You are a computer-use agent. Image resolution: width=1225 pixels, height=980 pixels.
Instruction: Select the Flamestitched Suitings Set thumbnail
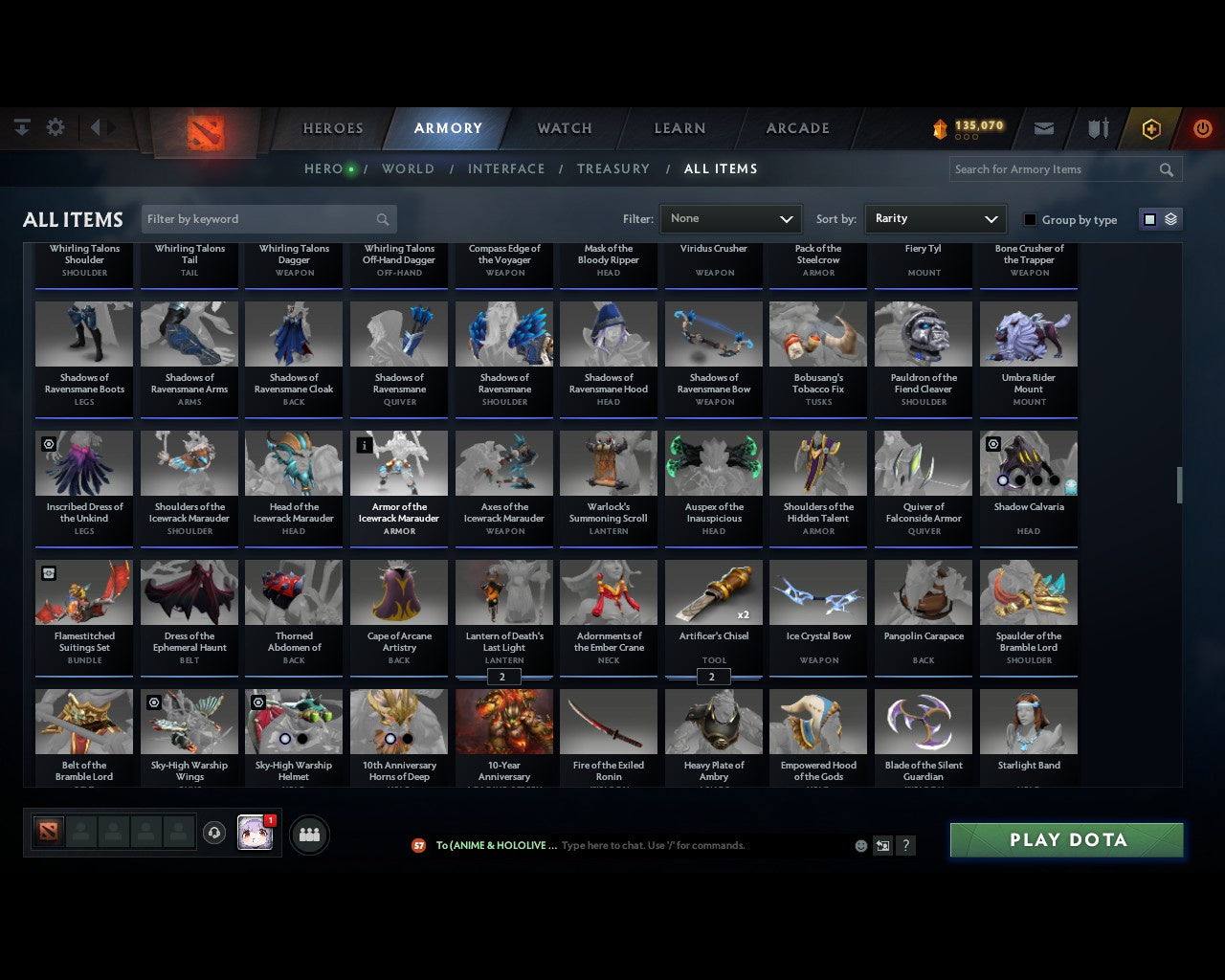[x=83, y=590]
